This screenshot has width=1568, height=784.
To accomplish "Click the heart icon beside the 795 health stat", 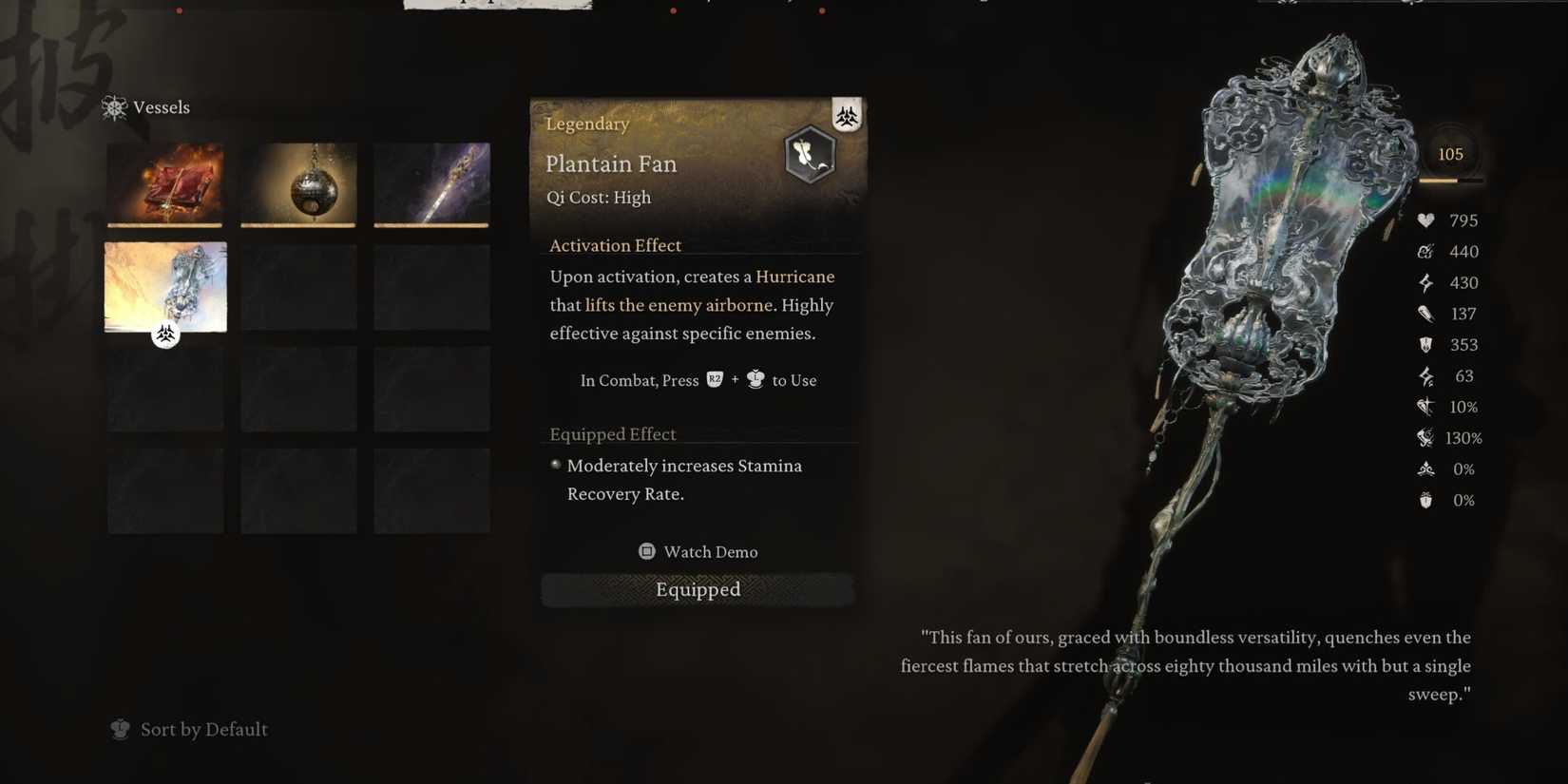I will click(1425, 220).
